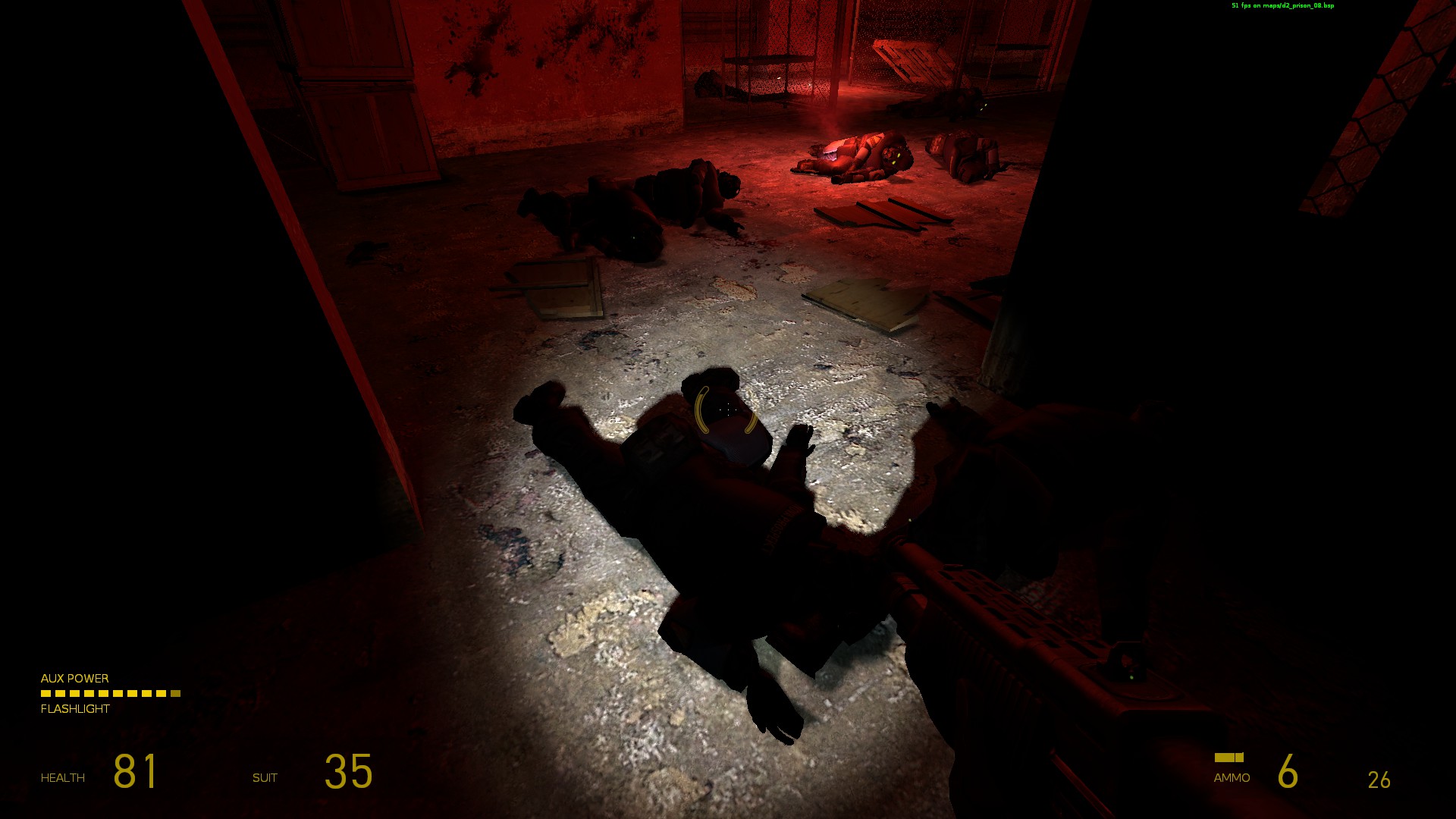
Task: Click the ammo clip count 6
Action: coord(1287,770)
